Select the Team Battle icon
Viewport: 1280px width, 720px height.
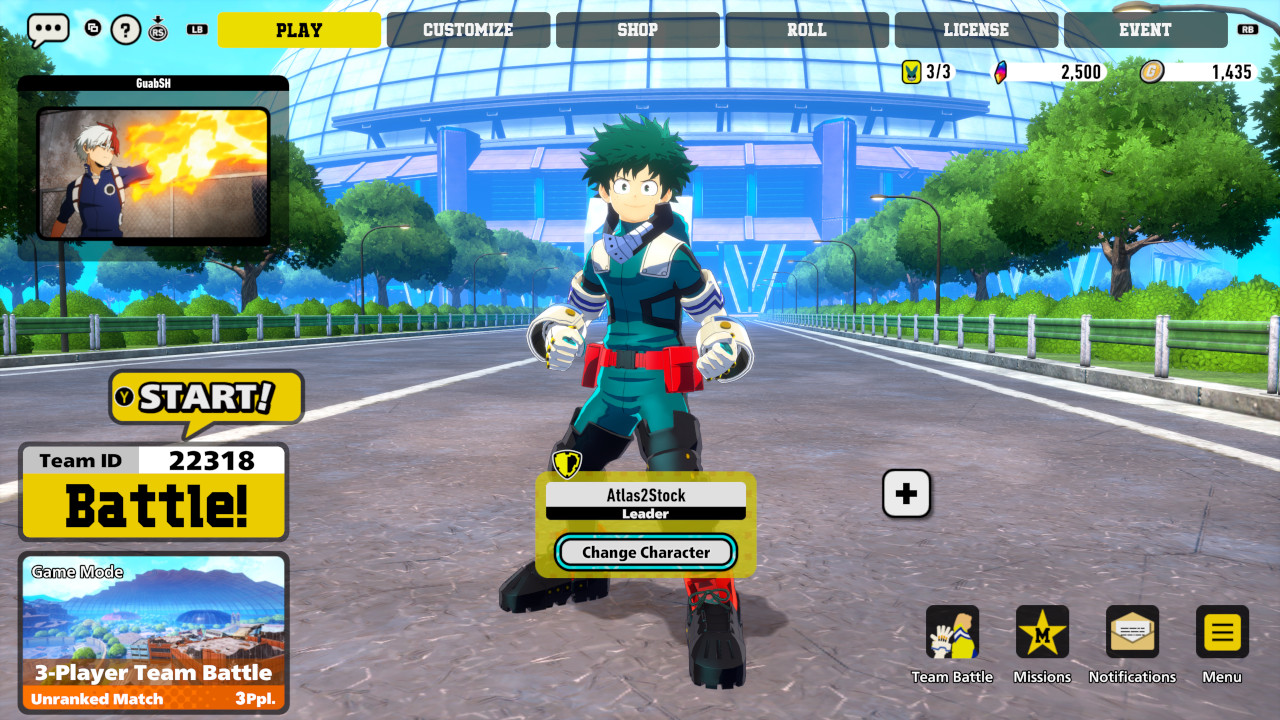953,631
